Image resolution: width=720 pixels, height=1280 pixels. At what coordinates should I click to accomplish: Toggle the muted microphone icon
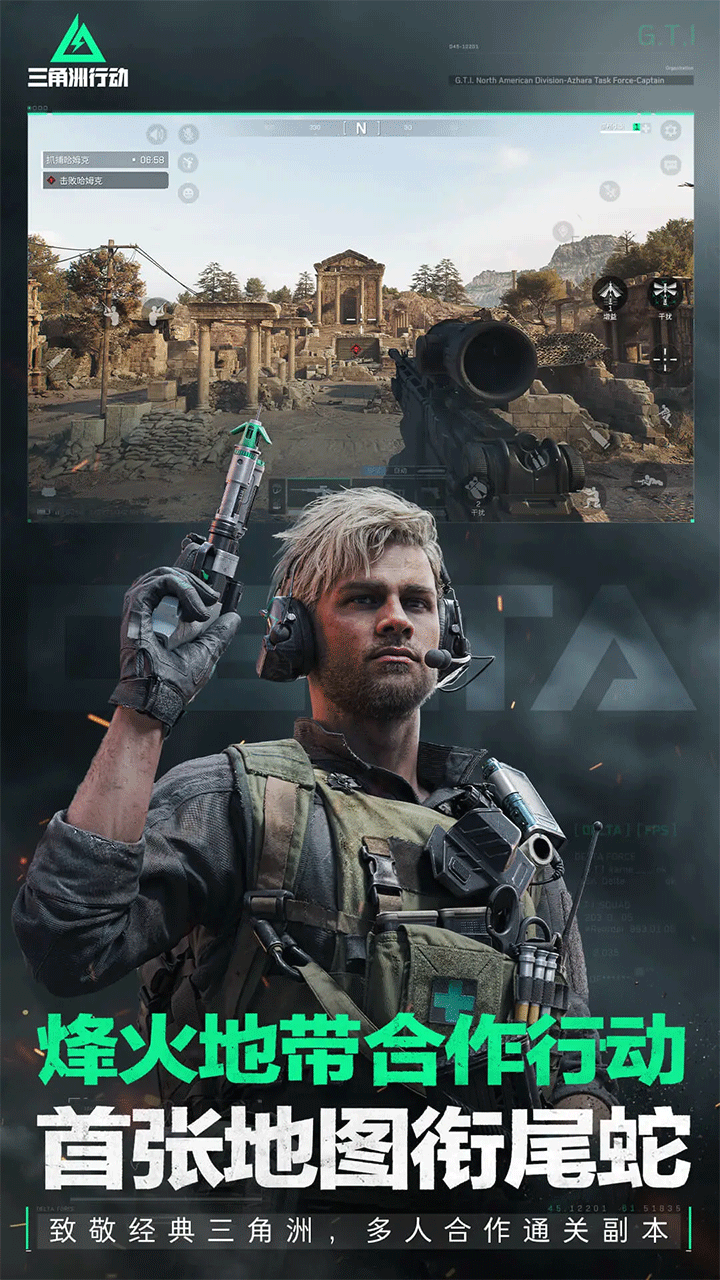[187, 134]
